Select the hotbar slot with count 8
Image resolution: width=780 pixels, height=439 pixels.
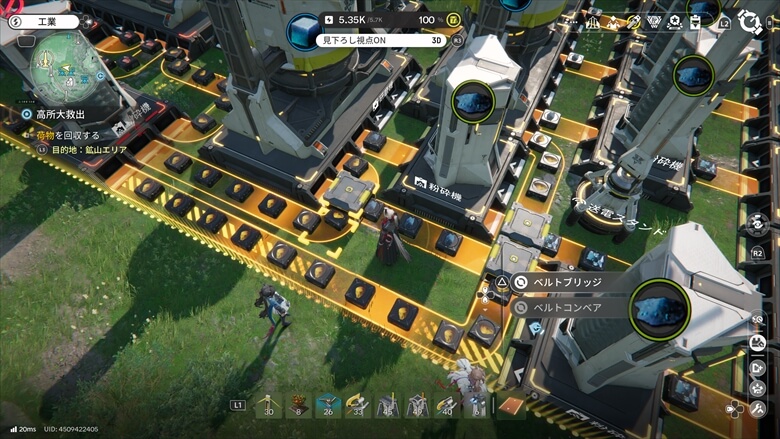(x=297, y=404)
